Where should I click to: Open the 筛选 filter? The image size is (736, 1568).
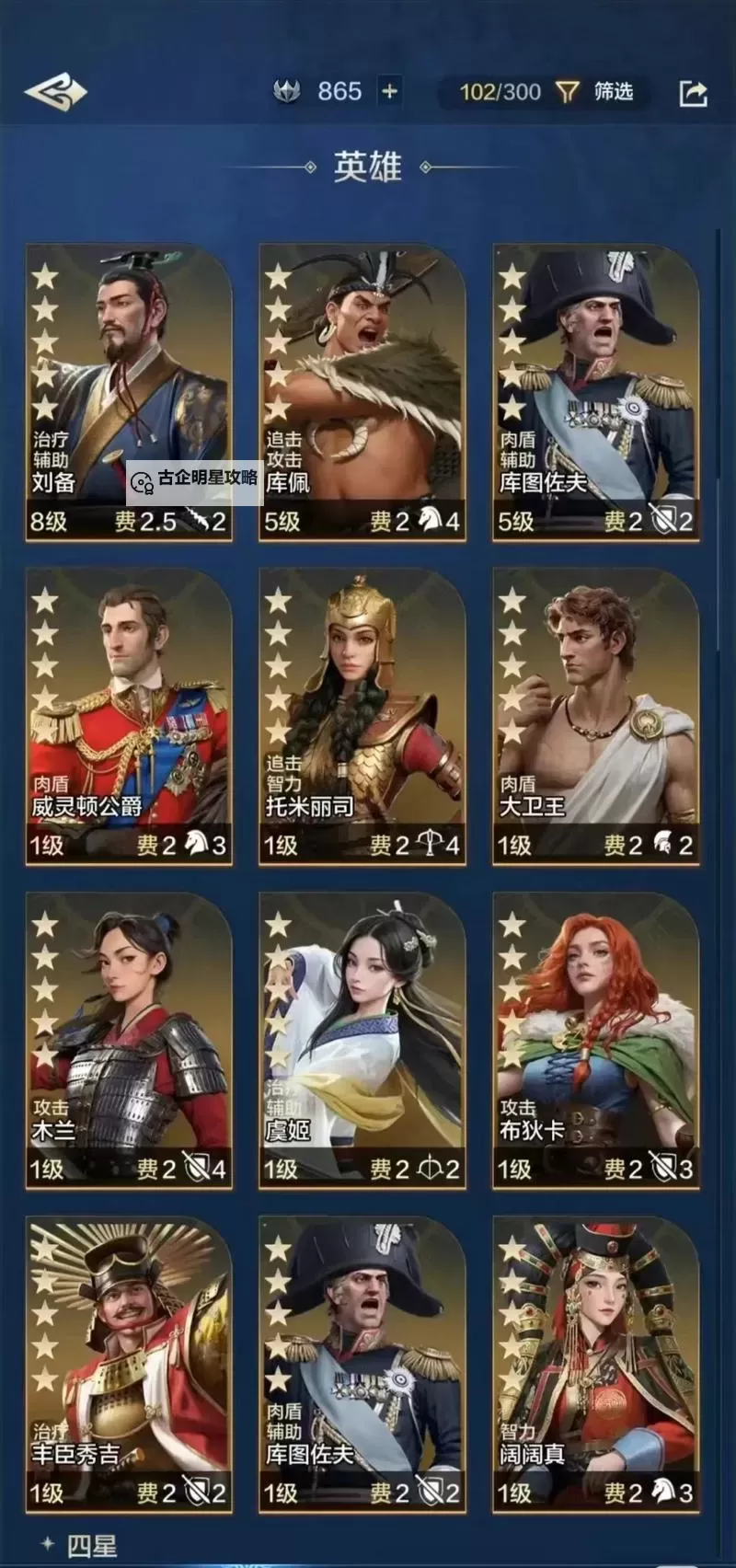point(595,91)
